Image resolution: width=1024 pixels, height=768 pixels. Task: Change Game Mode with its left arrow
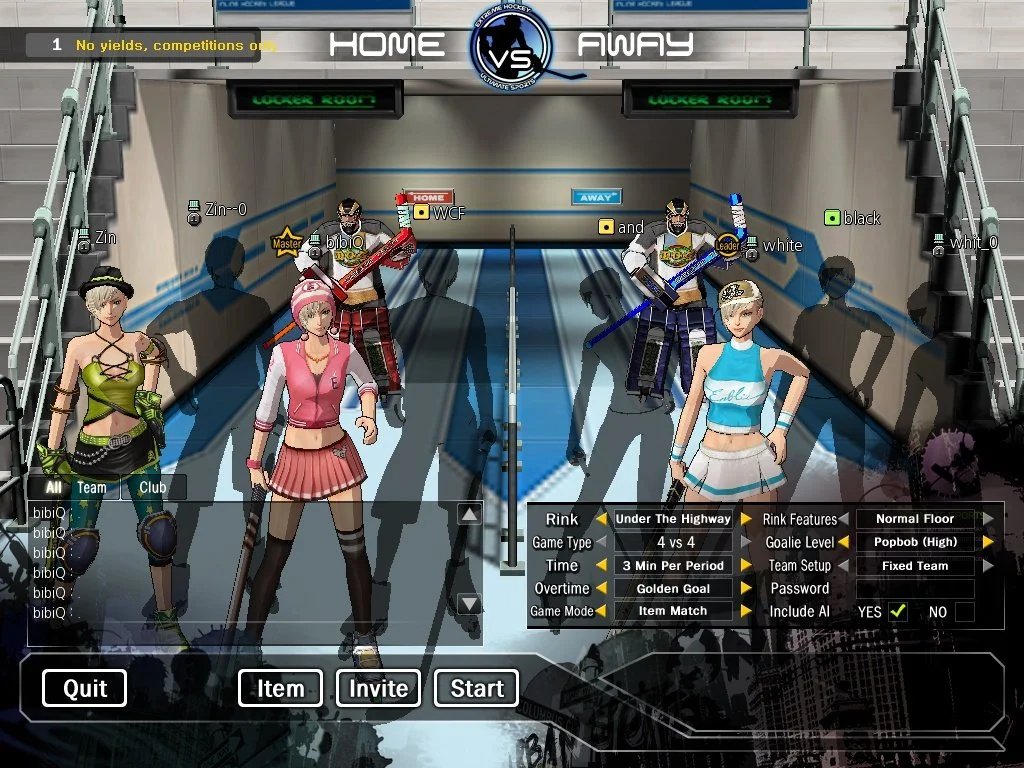[601, 611]
